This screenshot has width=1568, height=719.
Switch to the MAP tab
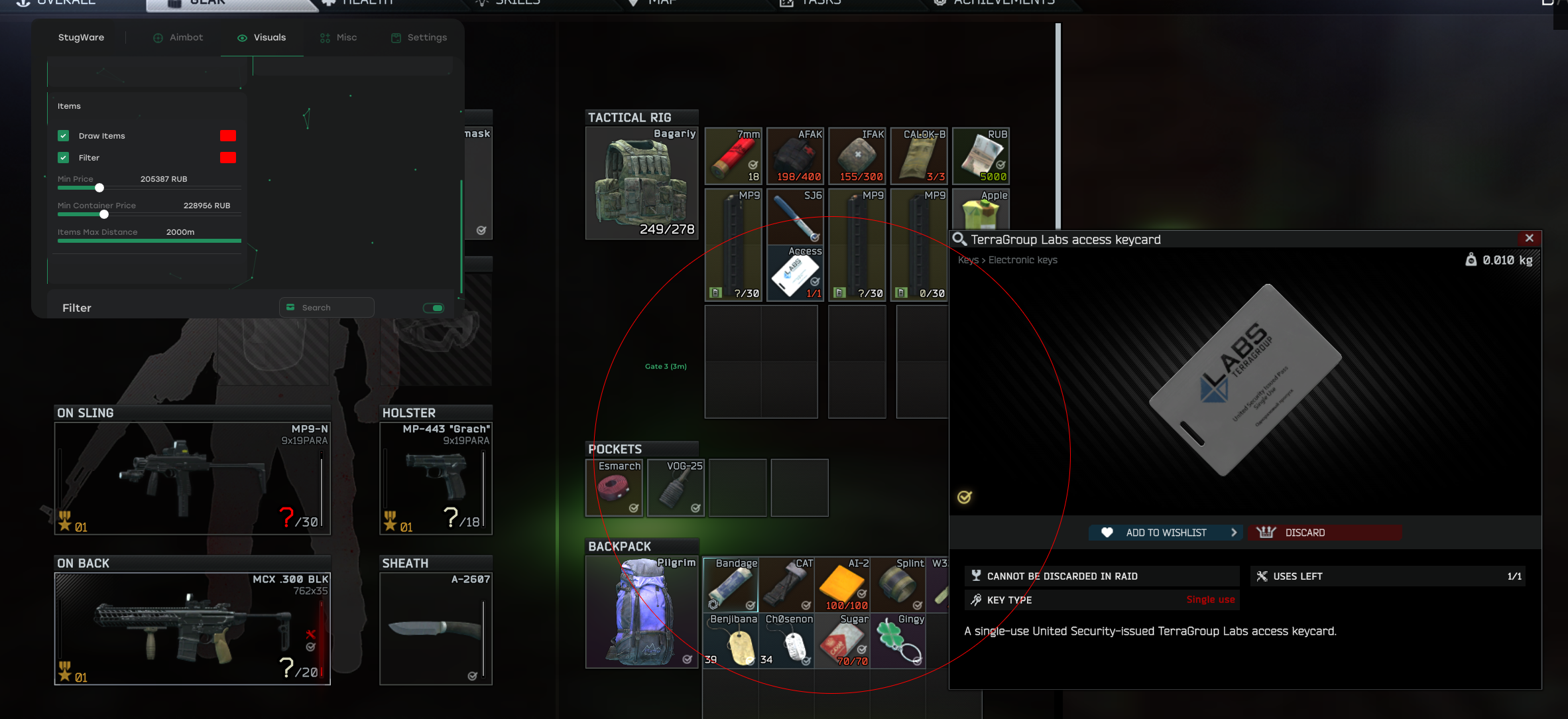click(x=660, y=3)
